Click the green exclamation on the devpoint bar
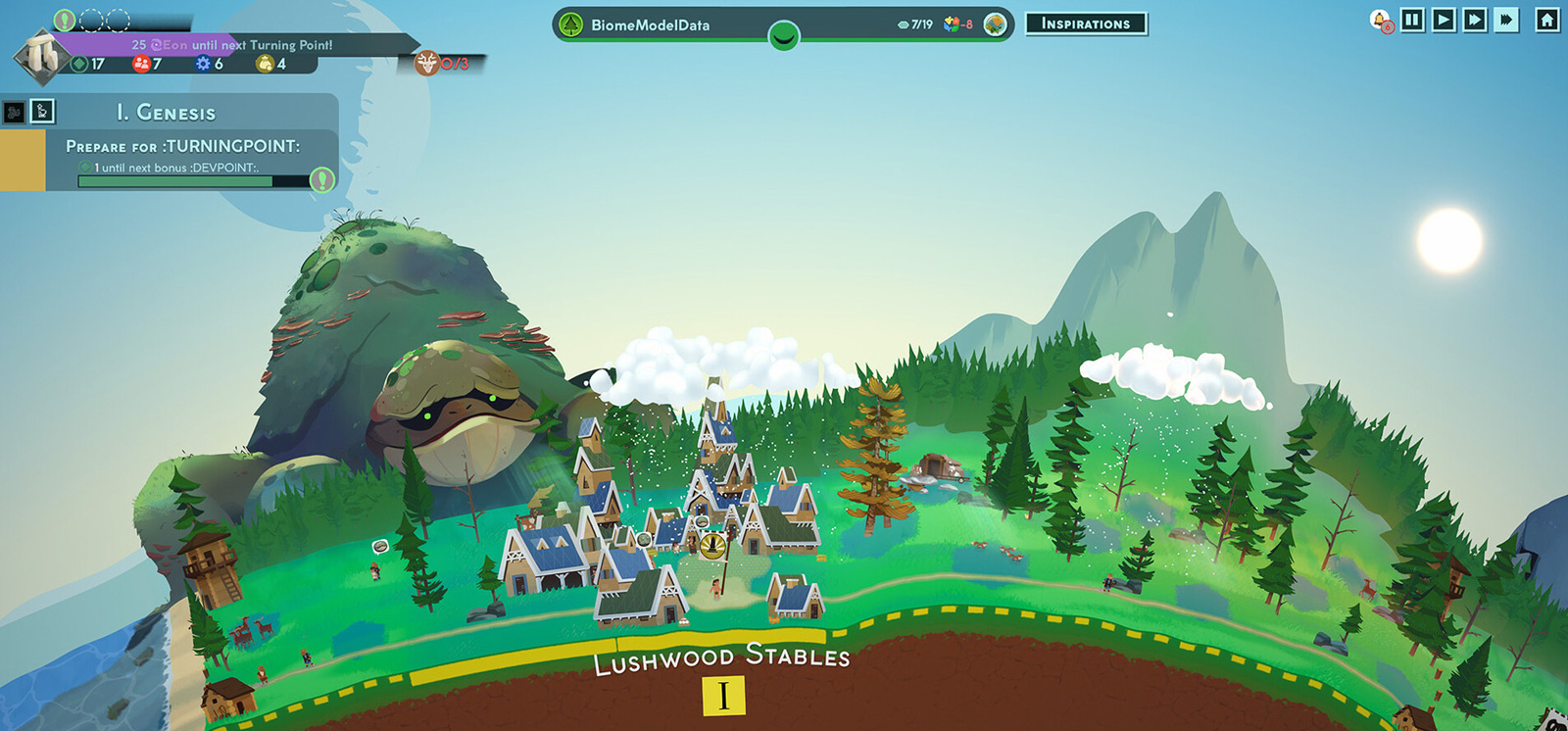Screen dimensions: 1568x731 321,179
